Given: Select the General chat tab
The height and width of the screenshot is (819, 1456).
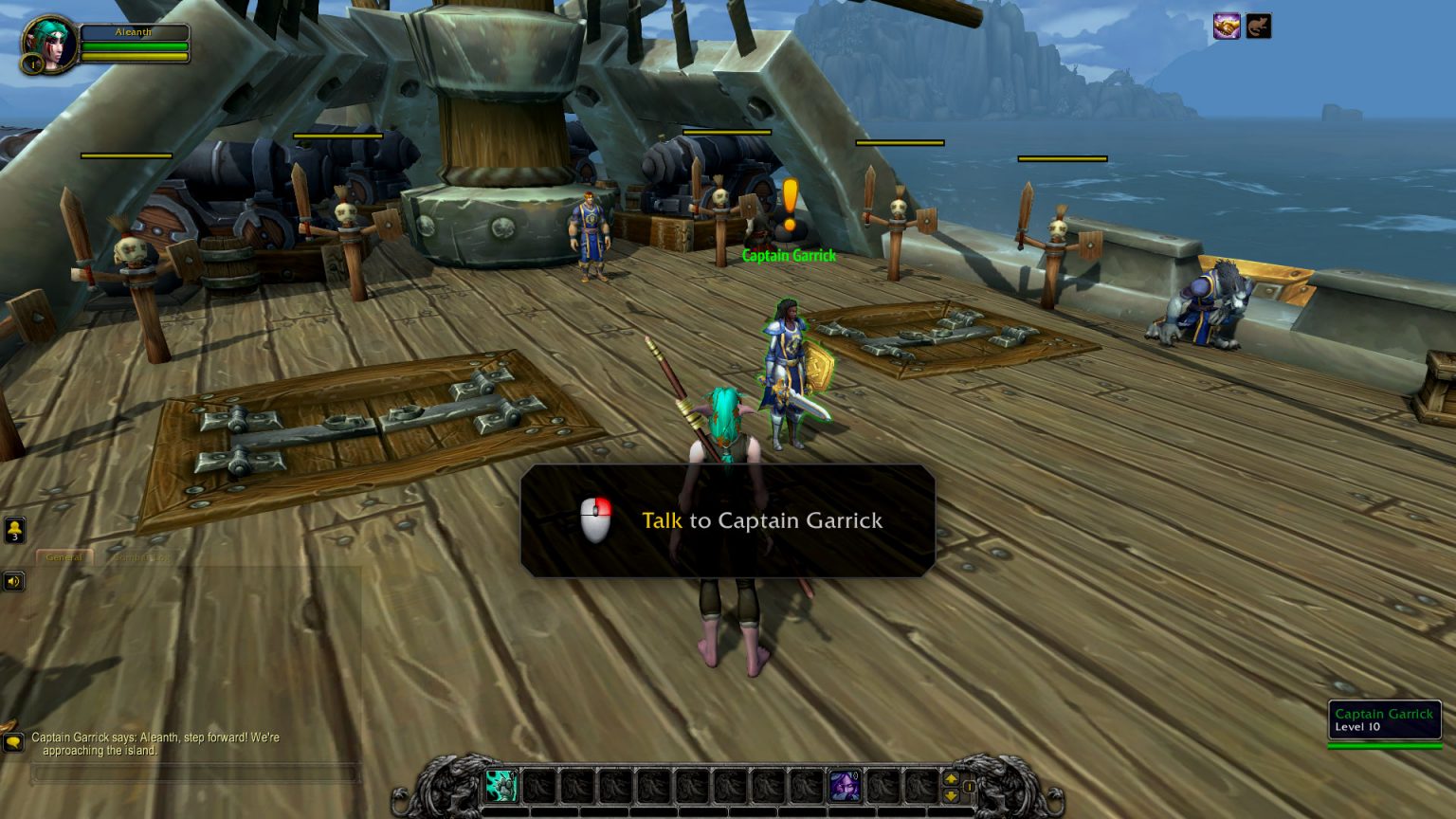Looking at the screenshot, I should (64, 557).
